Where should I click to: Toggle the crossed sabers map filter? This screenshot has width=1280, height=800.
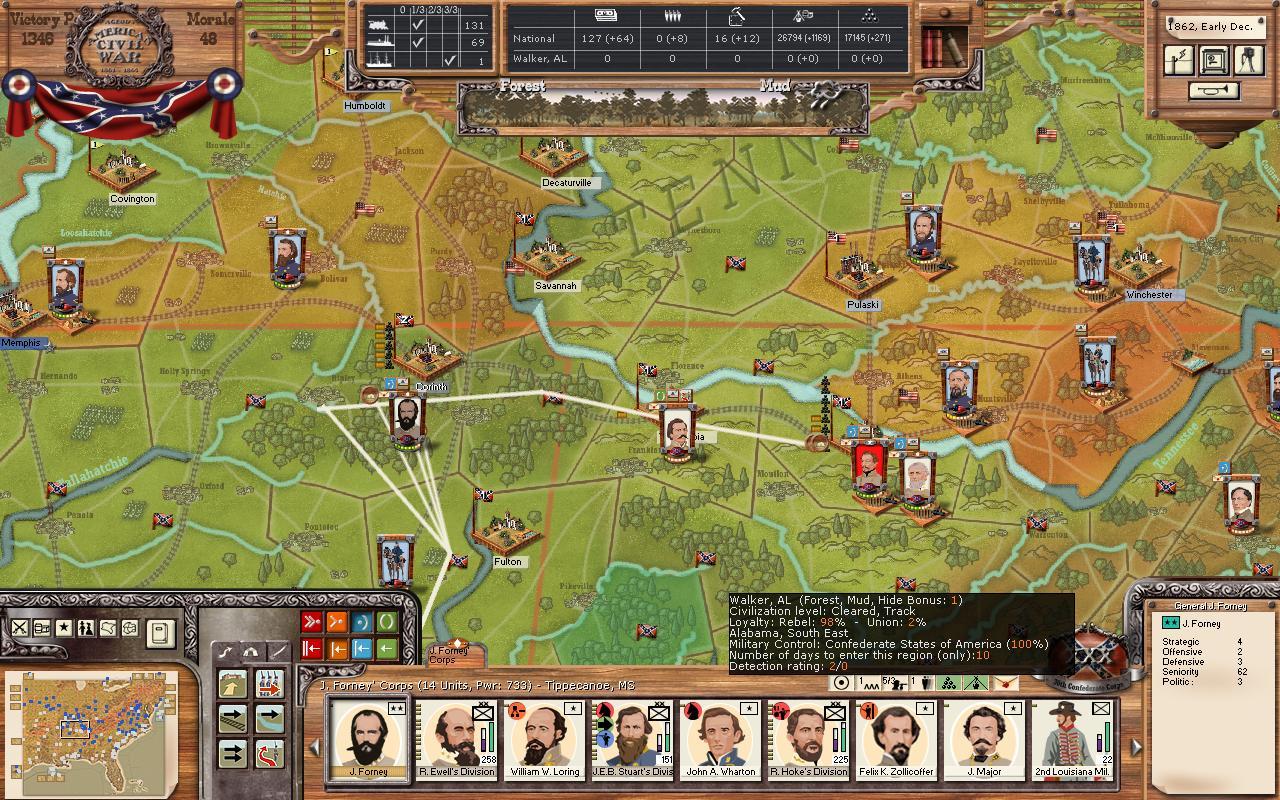20,628
